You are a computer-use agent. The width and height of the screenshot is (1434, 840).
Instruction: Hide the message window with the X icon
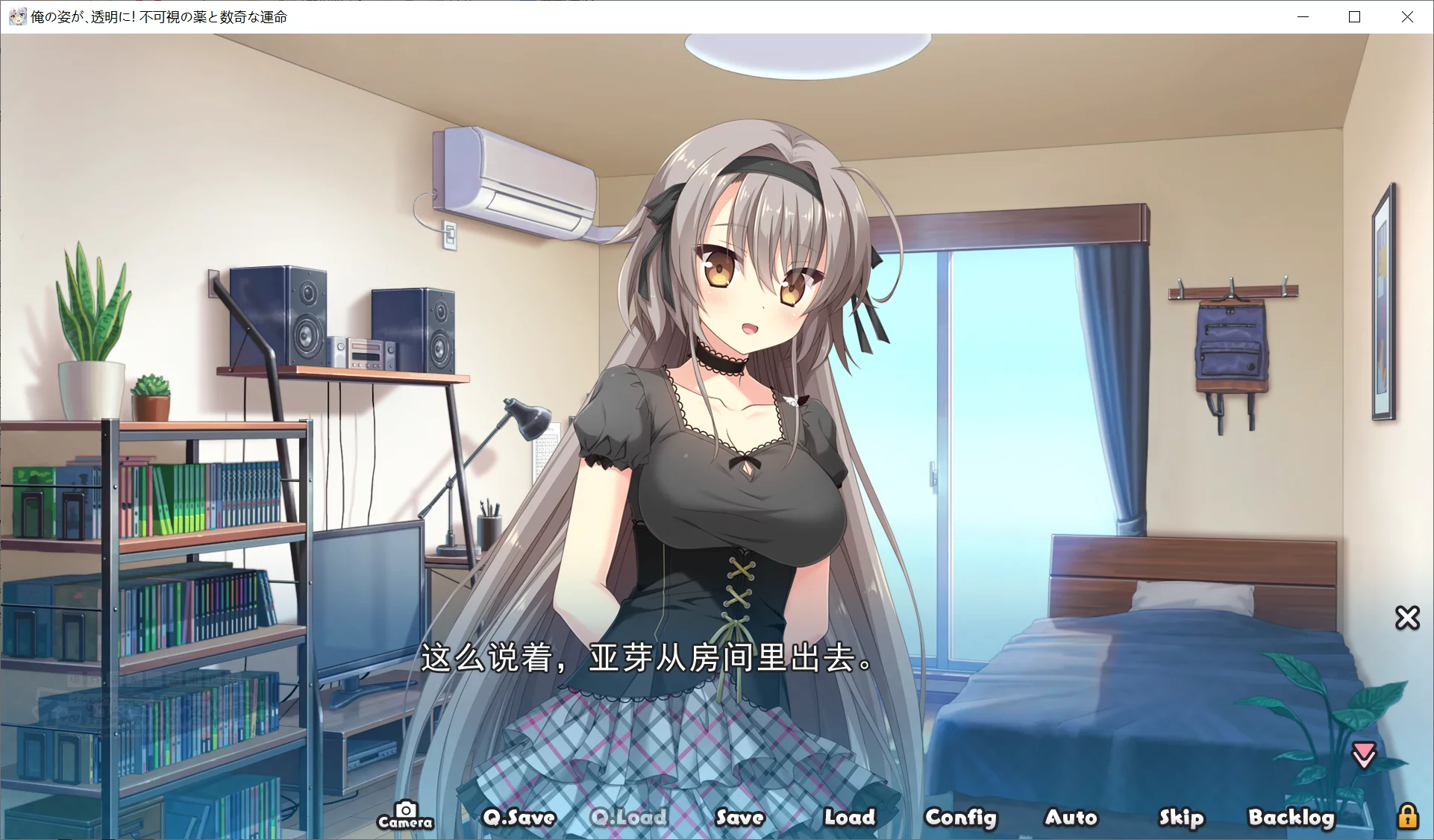tap(1407, 618)
